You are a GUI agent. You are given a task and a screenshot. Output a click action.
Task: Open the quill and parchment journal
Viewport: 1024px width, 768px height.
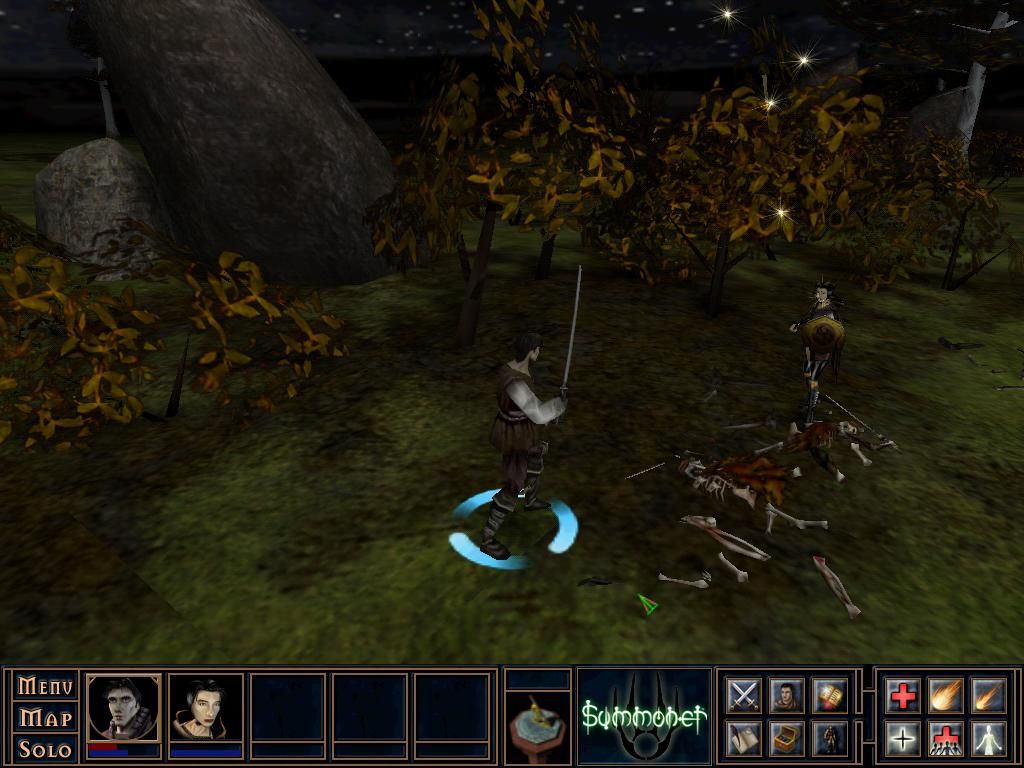(744, 738)
